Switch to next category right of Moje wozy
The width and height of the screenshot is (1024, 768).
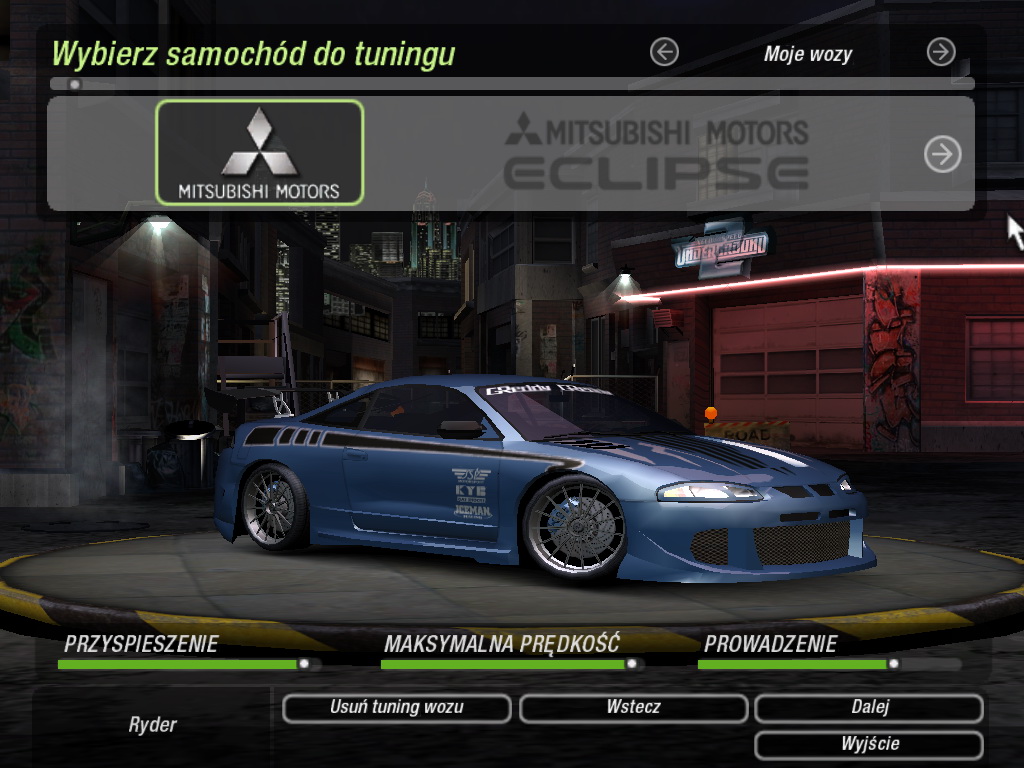(x=941, y=52)
